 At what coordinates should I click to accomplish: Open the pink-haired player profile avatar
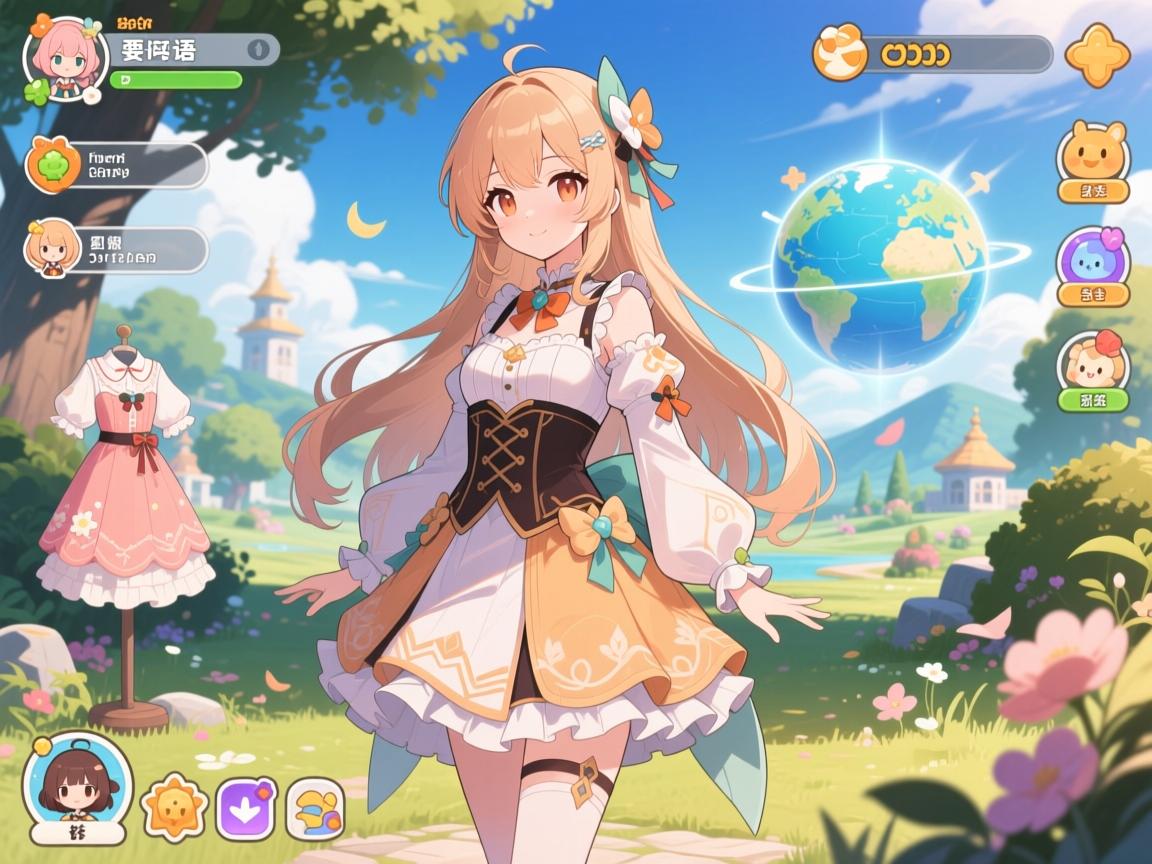(x=66, y=60)
